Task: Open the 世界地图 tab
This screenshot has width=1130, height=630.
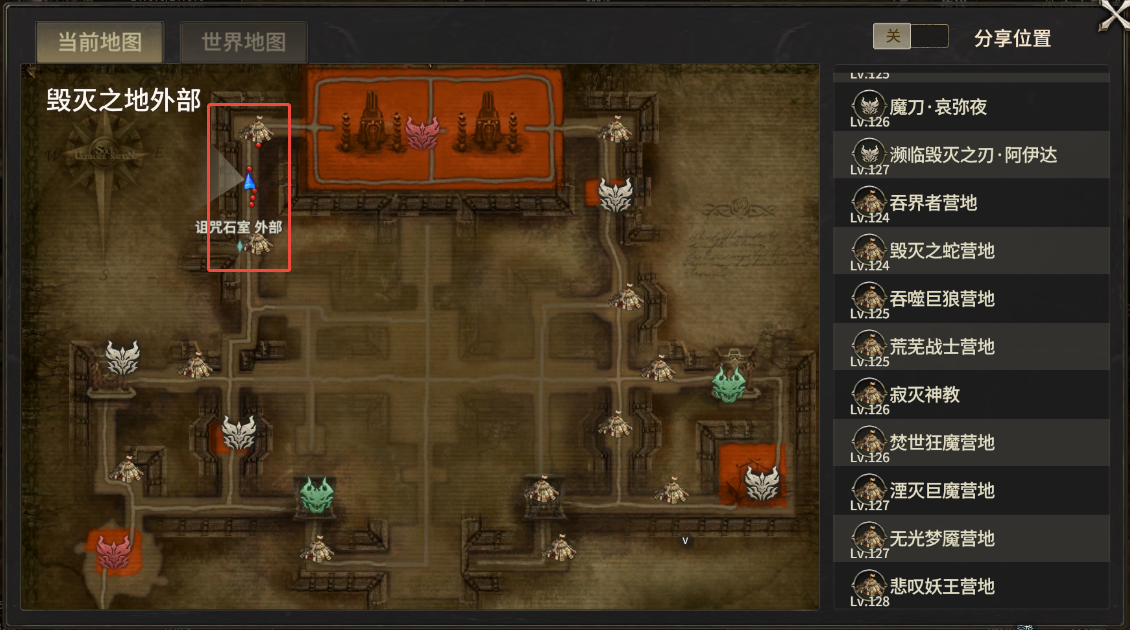Action: tap(243, 43)
